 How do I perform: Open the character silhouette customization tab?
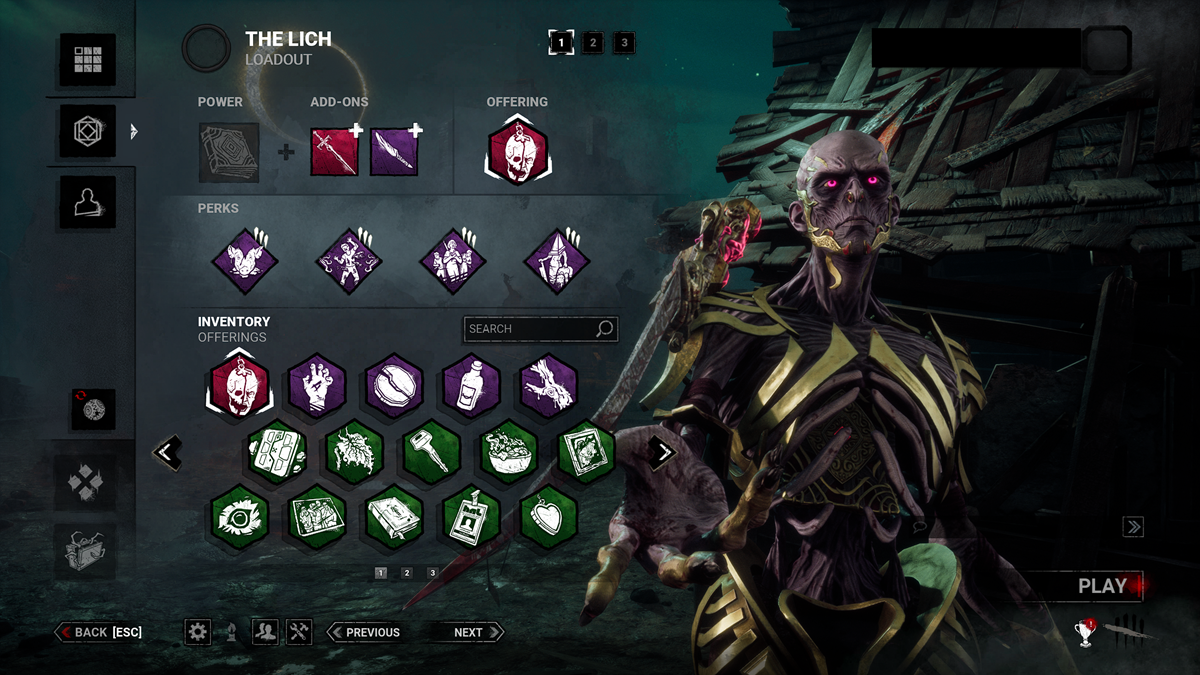87,202
